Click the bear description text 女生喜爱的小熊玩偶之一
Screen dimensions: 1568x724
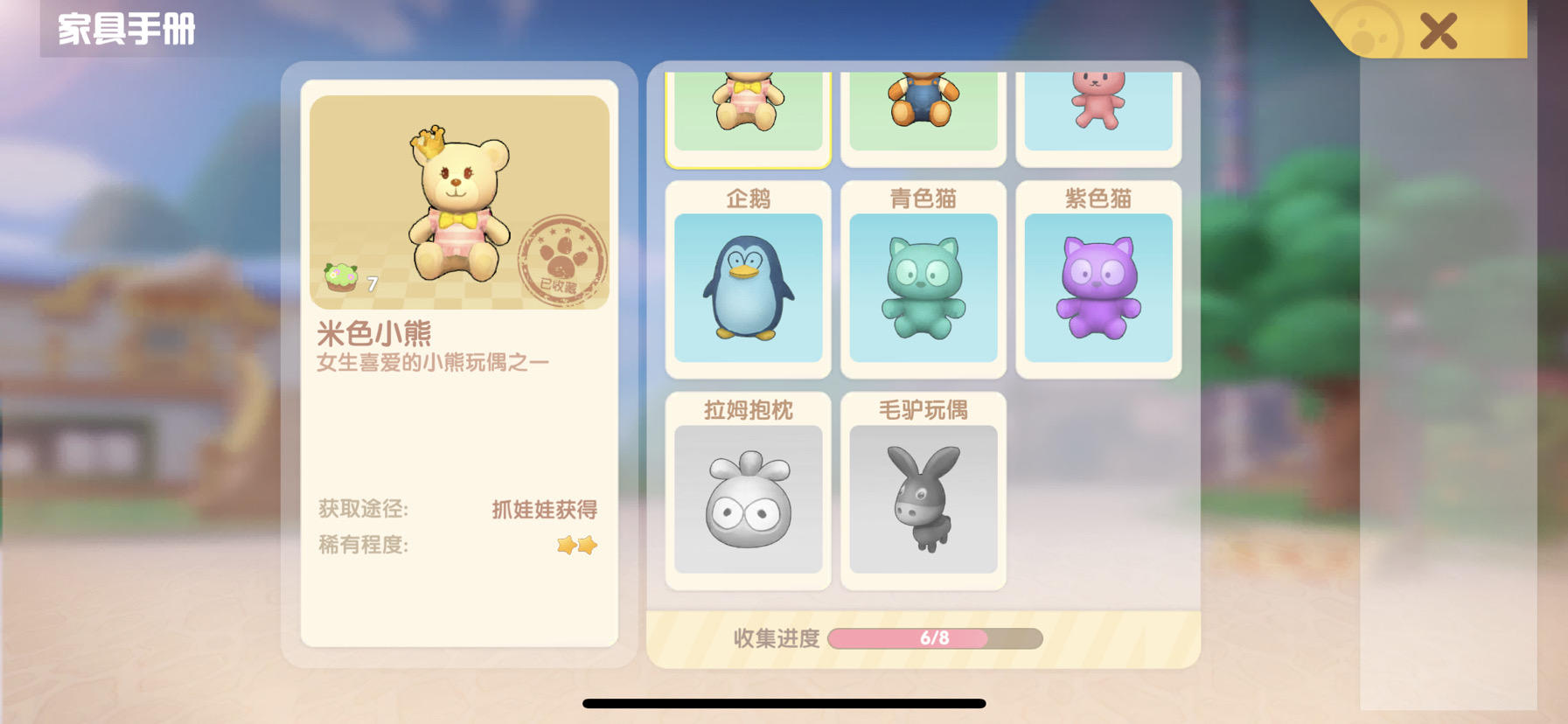(430, 360)
